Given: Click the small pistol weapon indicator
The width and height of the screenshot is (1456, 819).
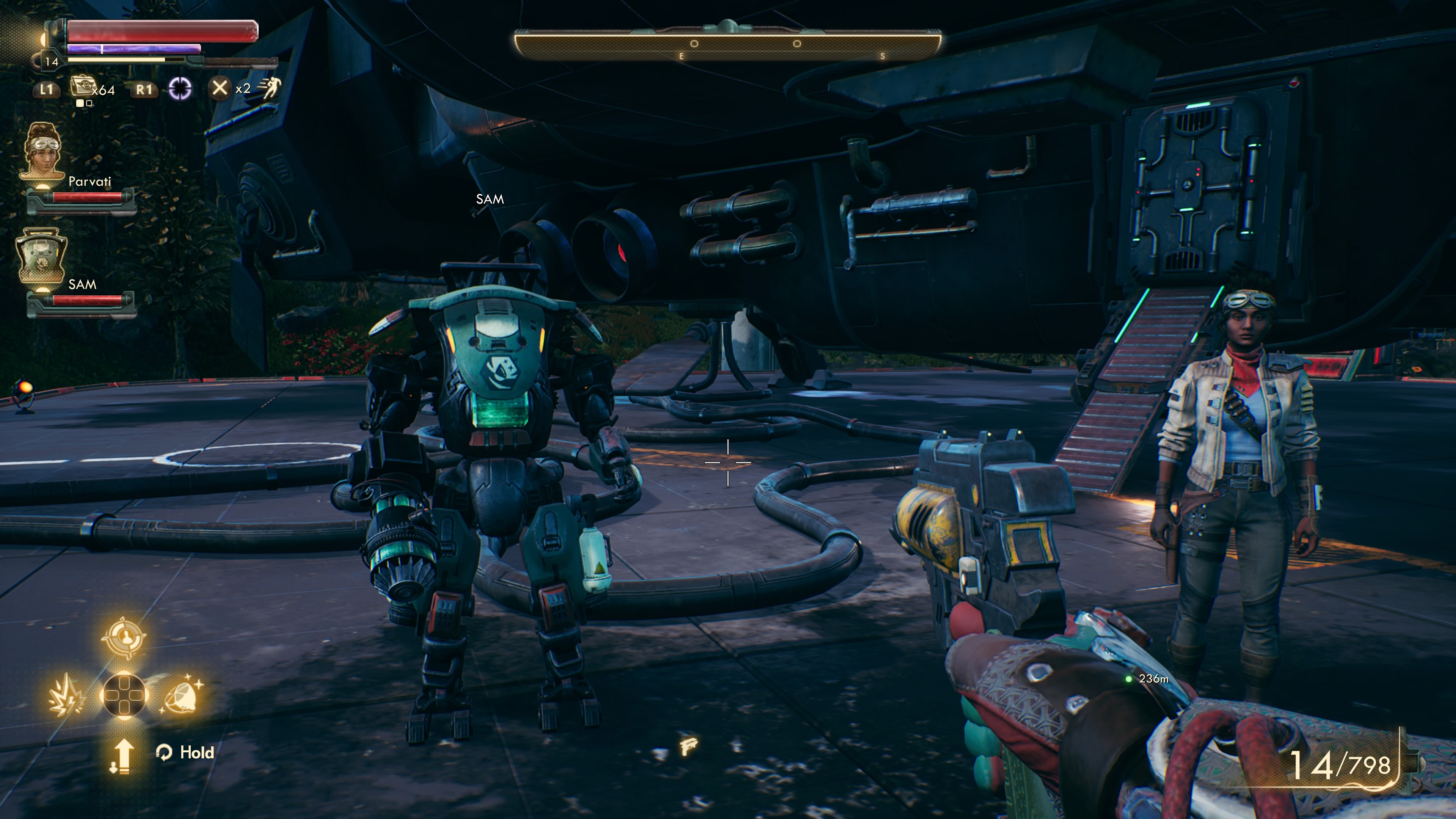Looking at the screenshot, I should (x=689, y=746).
